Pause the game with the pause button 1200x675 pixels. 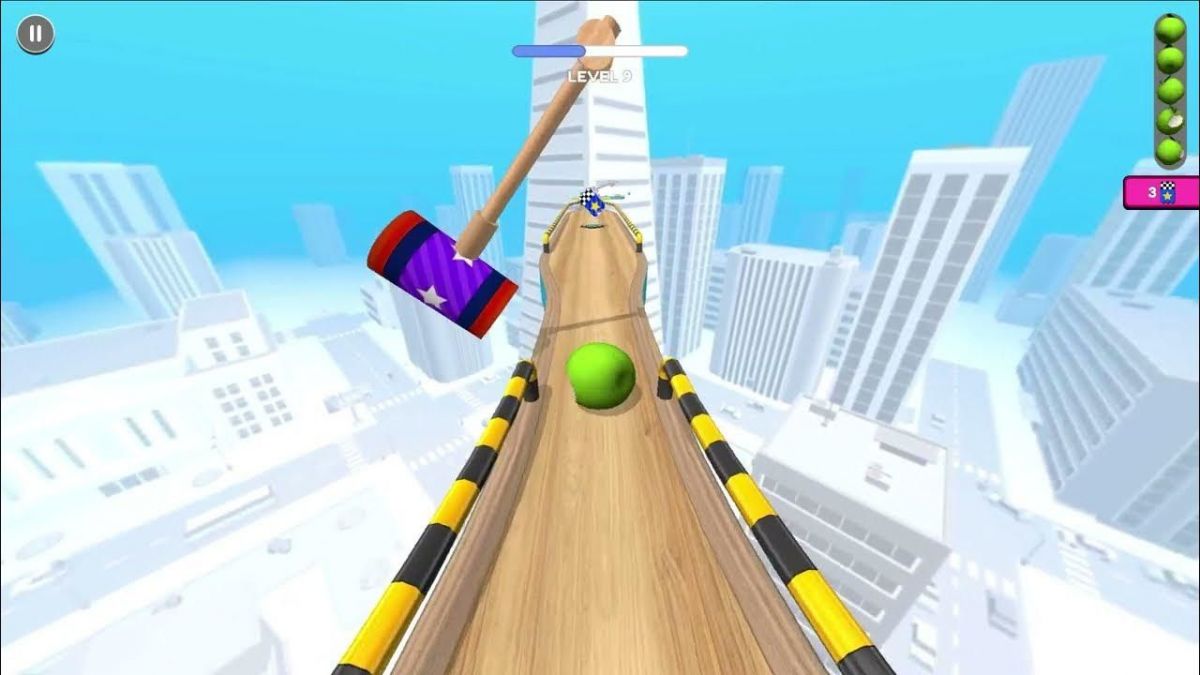[x=35, y=35]
